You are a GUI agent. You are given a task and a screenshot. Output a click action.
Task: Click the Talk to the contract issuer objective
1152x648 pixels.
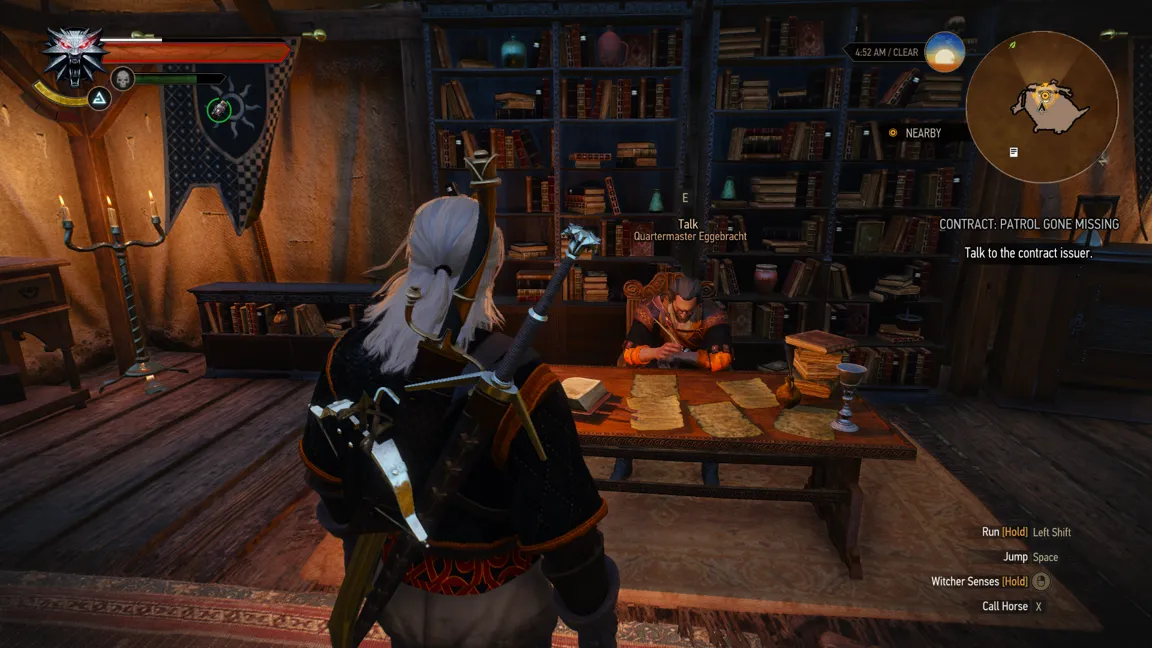1028,253
